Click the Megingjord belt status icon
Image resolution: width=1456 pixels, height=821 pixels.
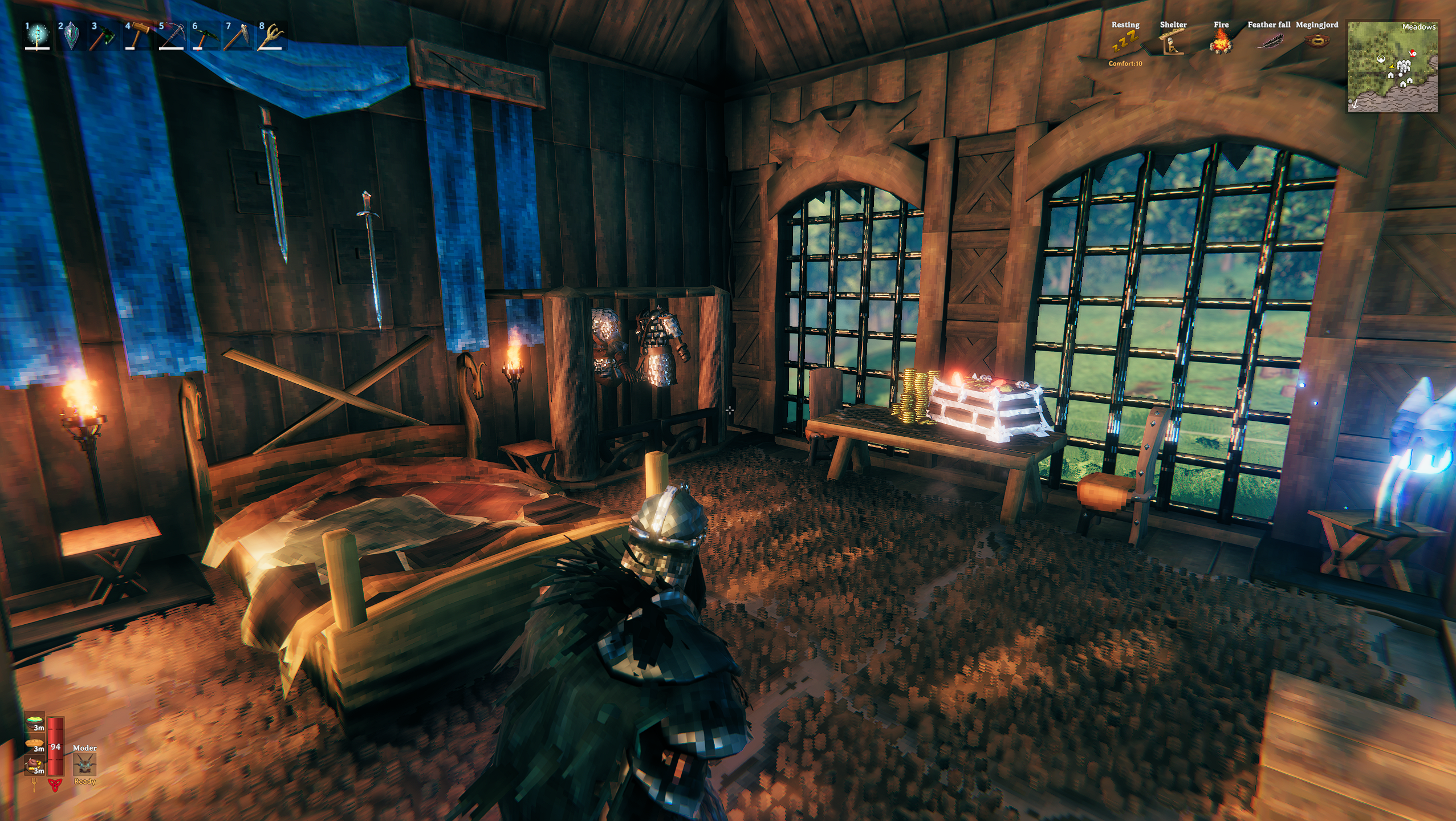pos(1316,42)
